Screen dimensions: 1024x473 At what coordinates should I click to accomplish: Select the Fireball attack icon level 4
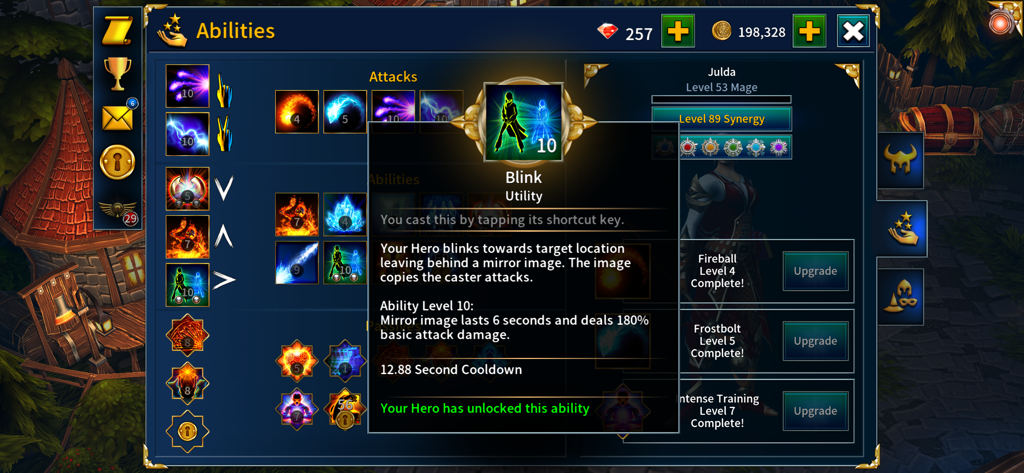(297, 111)
